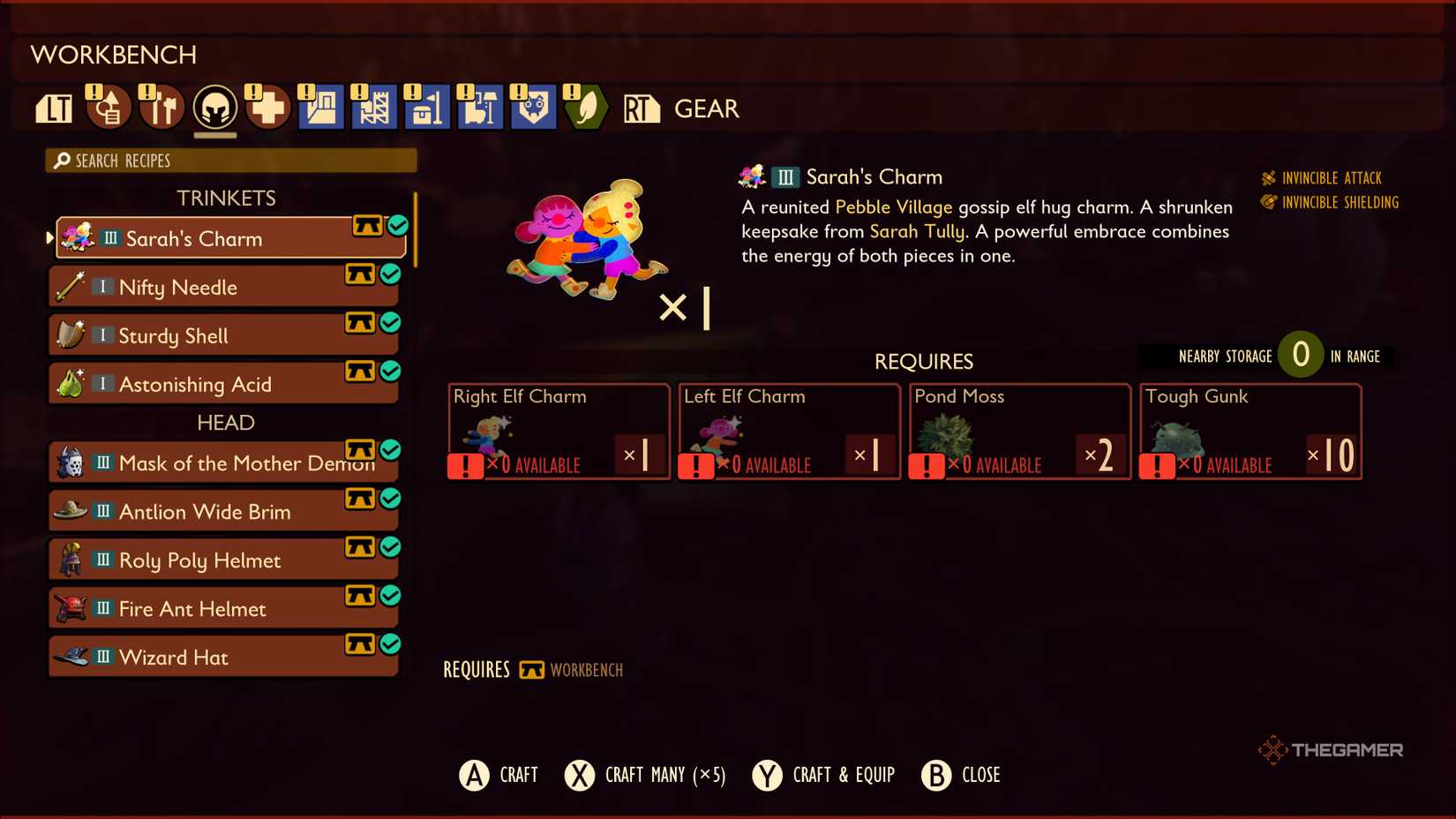This screenshot has width=1456, height=819.
Task: Select the furniture category lamp icon
Action: pos(479,108)
